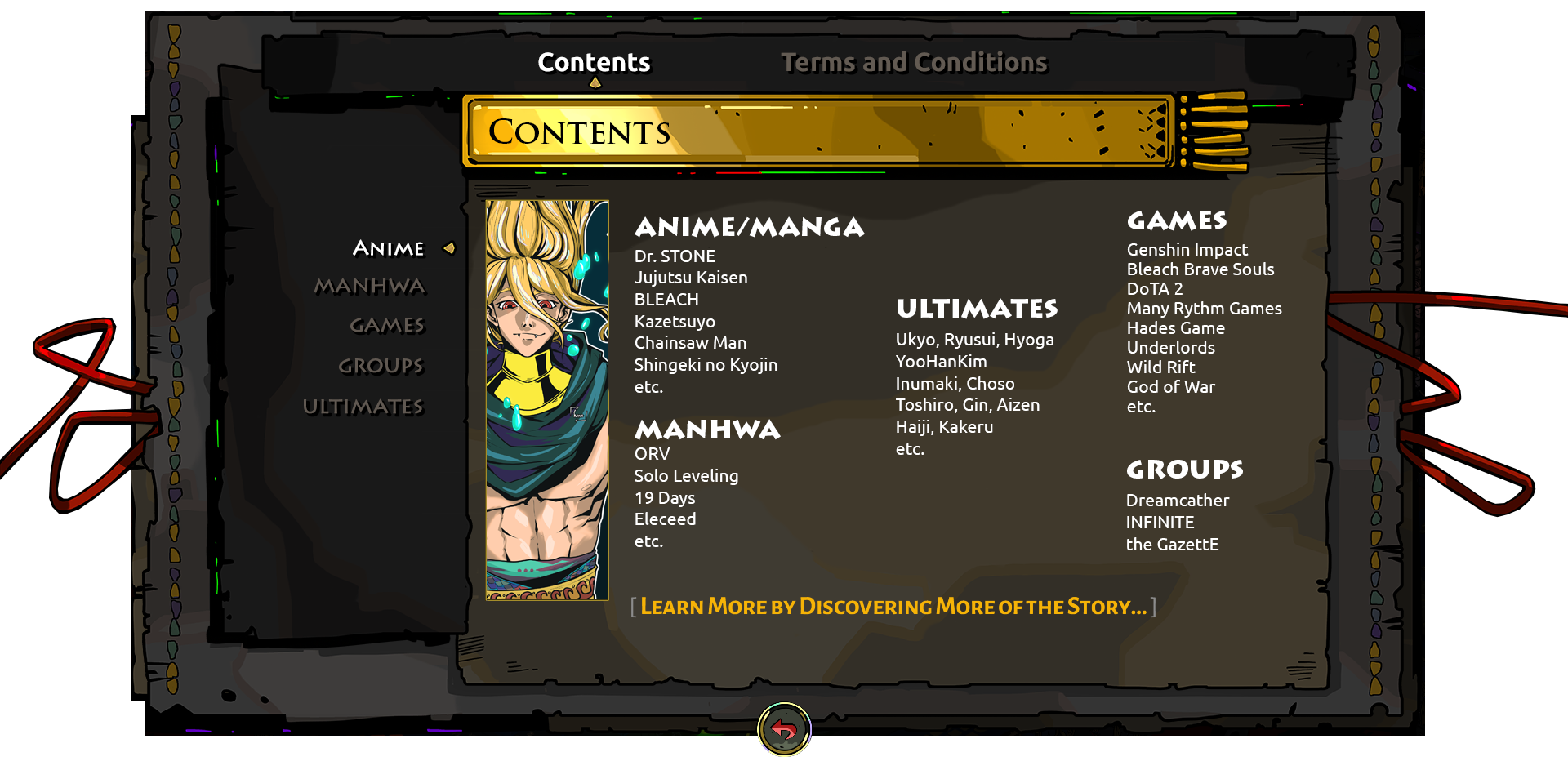The width and height of the screenshot is (1568, 779).
Task: Select the Ultimates category
Action: coord(363,407)
